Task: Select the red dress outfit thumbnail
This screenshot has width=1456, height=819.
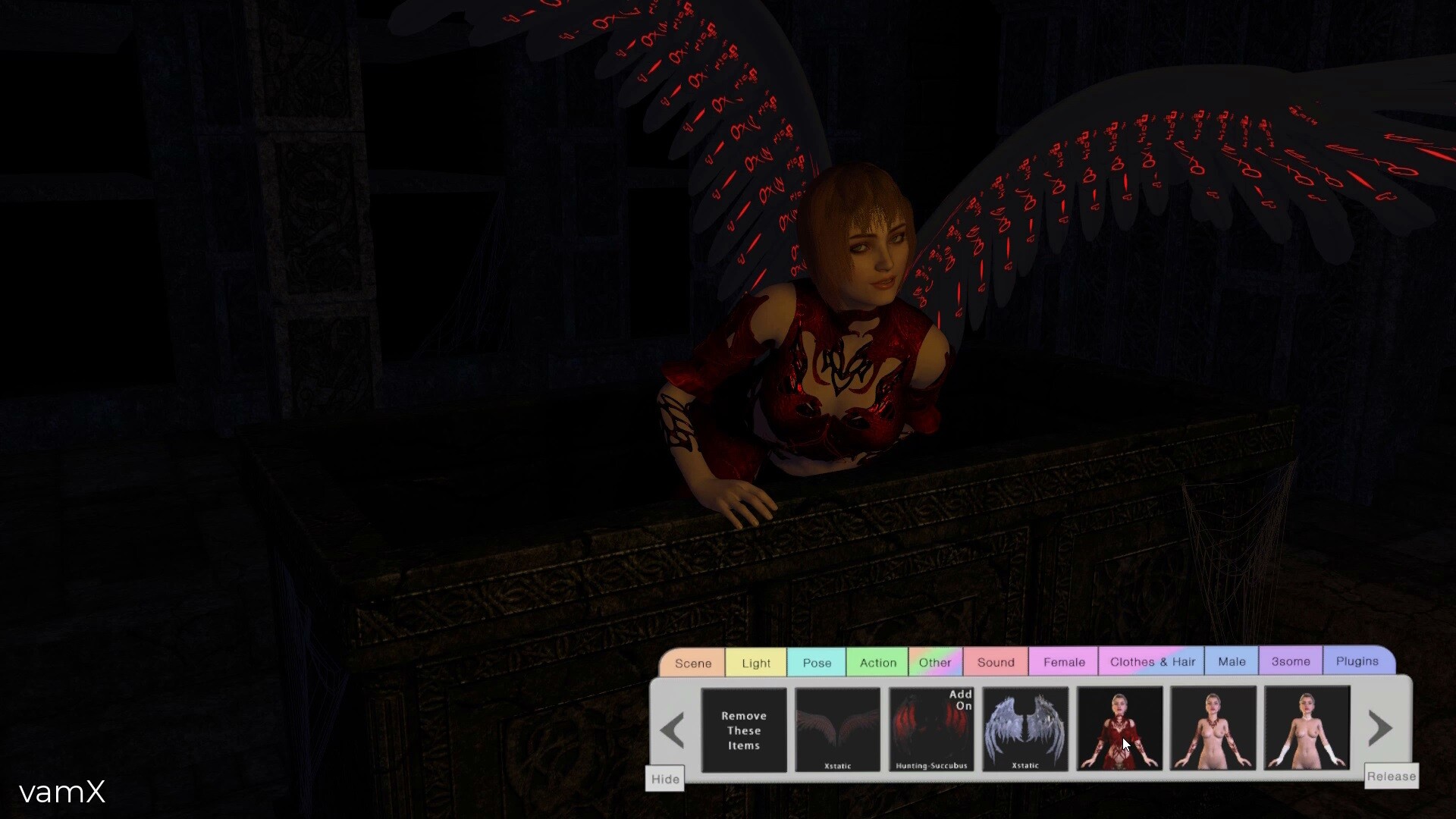Action: tap(1119, 729)
